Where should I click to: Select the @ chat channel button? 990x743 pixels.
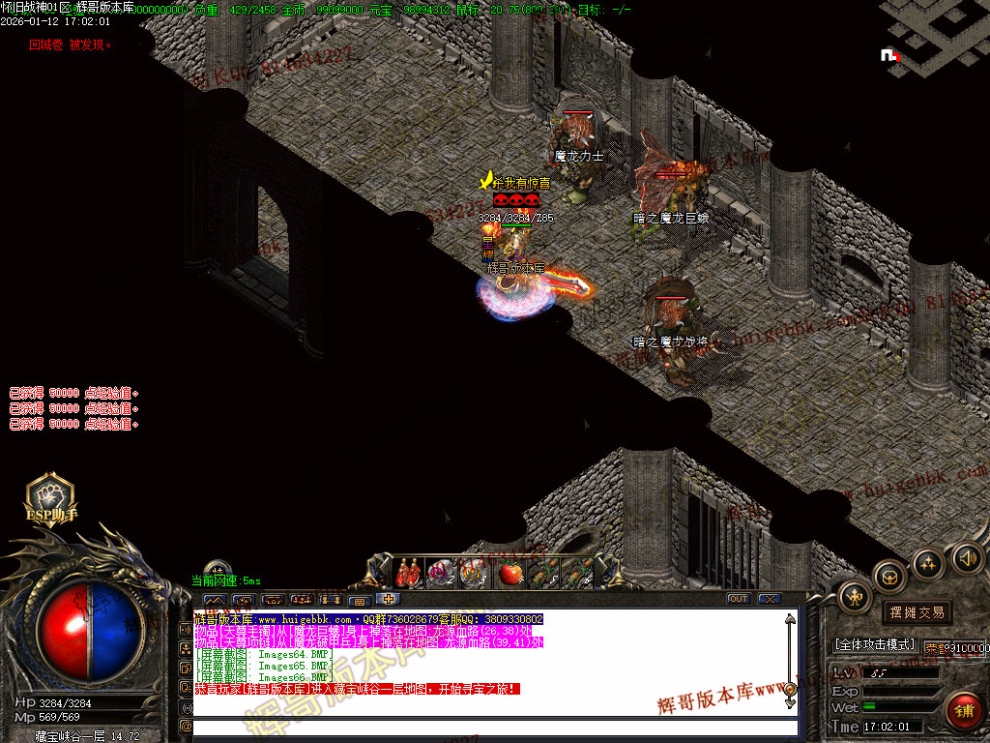(x=185, y=726)
